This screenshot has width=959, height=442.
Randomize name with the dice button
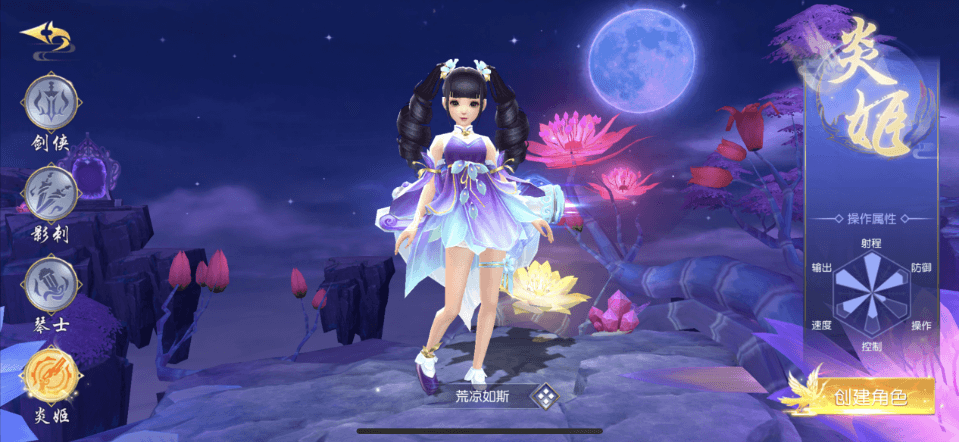click(545, 397)
